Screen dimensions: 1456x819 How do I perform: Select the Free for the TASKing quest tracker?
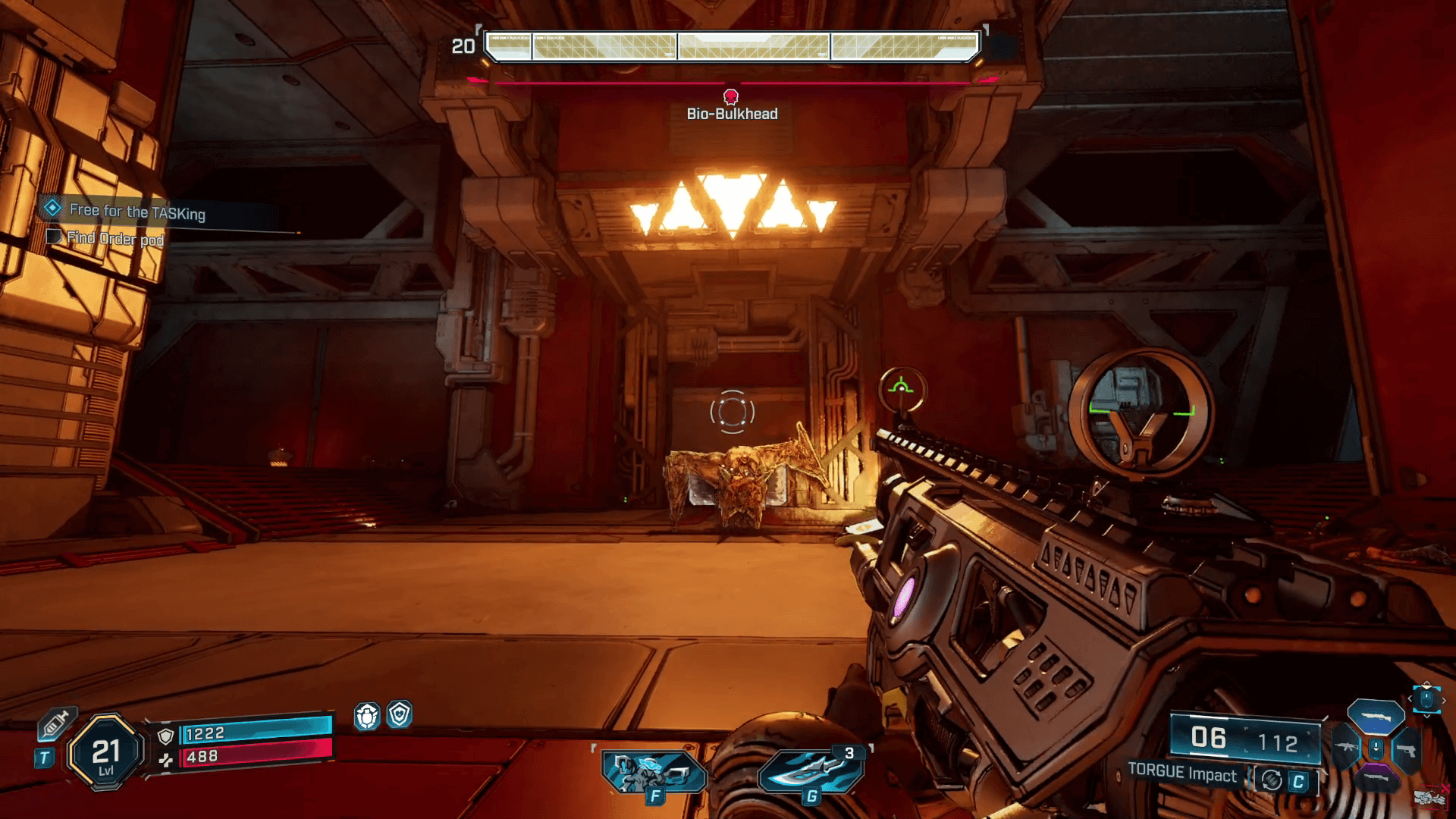136,212
